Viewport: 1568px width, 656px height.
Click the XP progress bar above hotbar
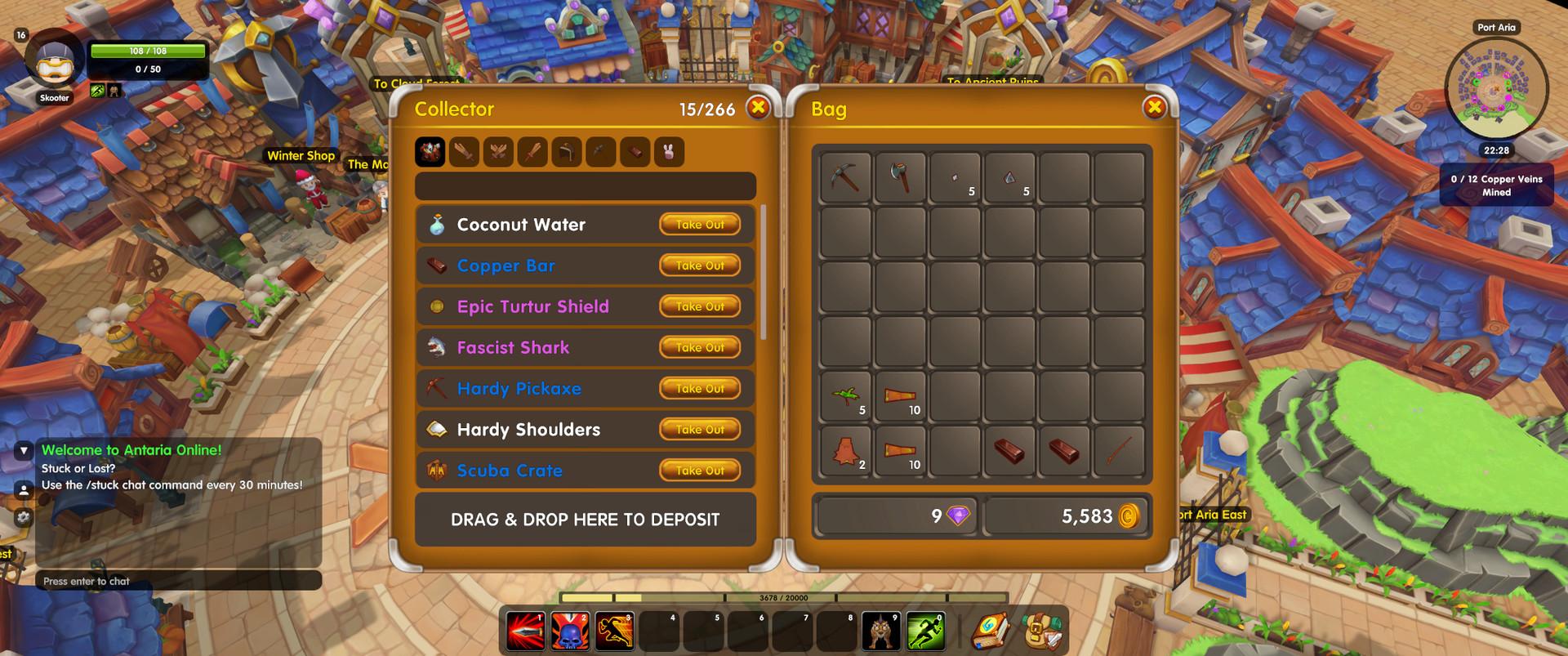point(784,600)
